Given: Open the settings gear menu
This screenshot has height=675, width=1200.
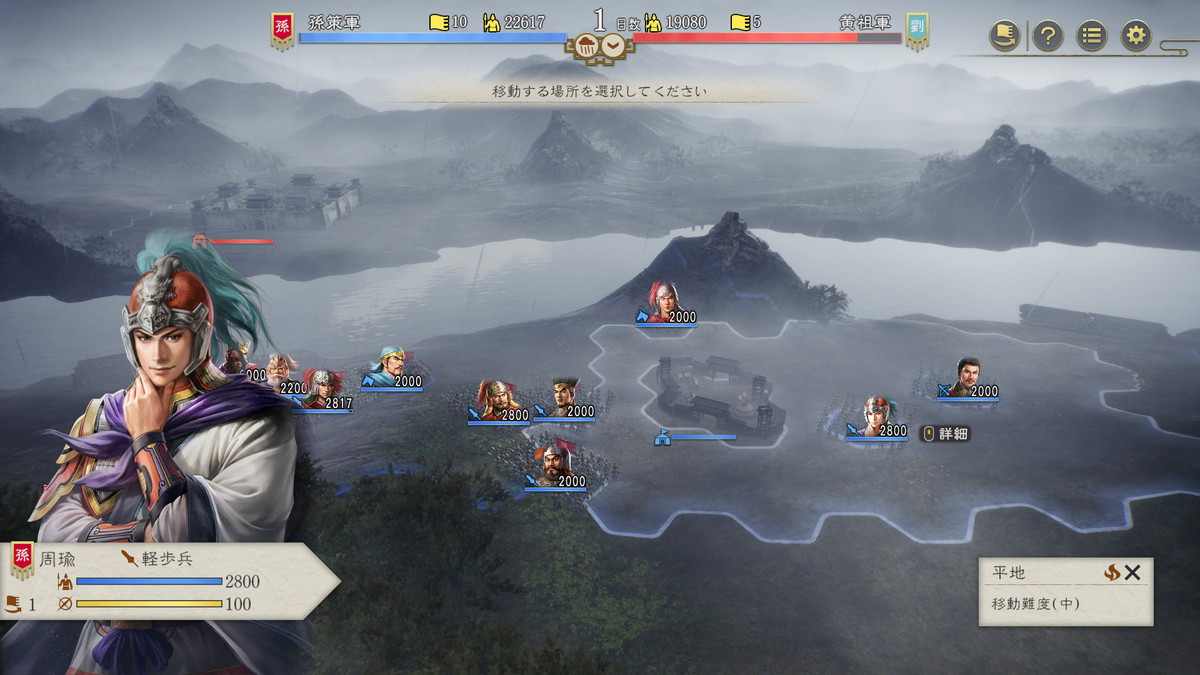Looking at the screenshot, I should tap(1135, 36).
